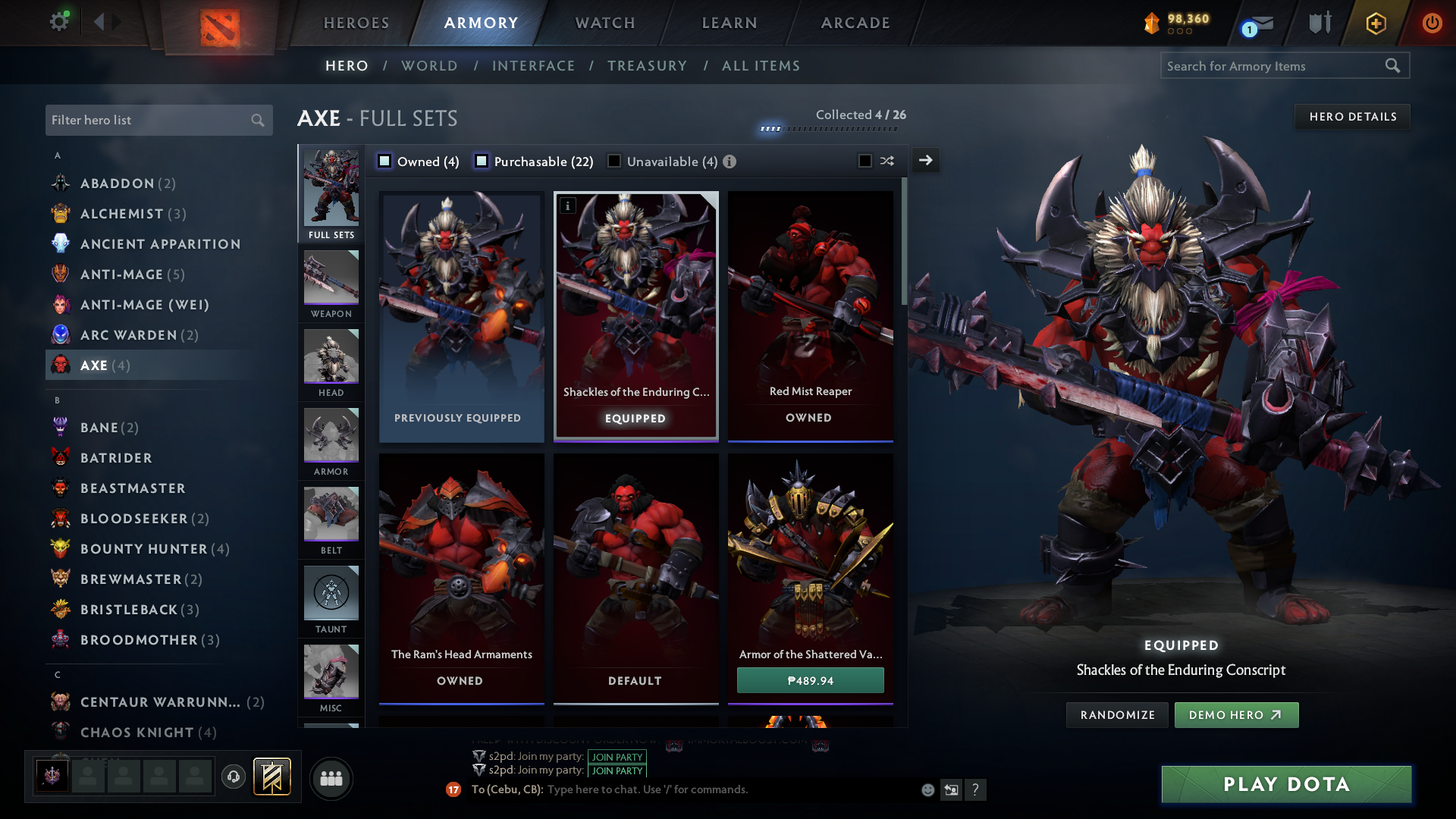Toggle the Owned filter checkbox
Image resolution: width=1456 pixels, height=819 pixels.
click(x=385, y=162)
